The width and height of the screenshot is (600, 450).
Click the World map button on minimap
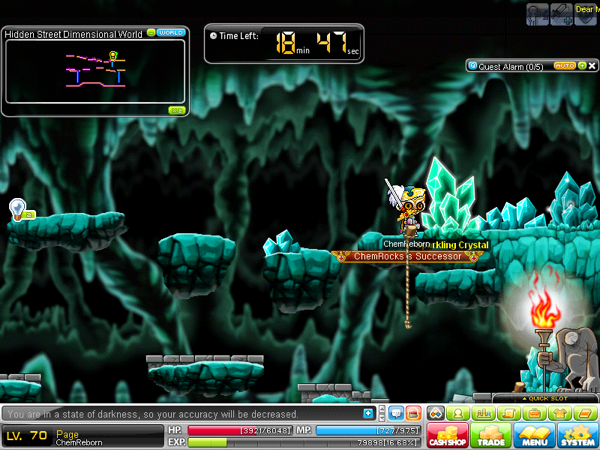(172, 32)
